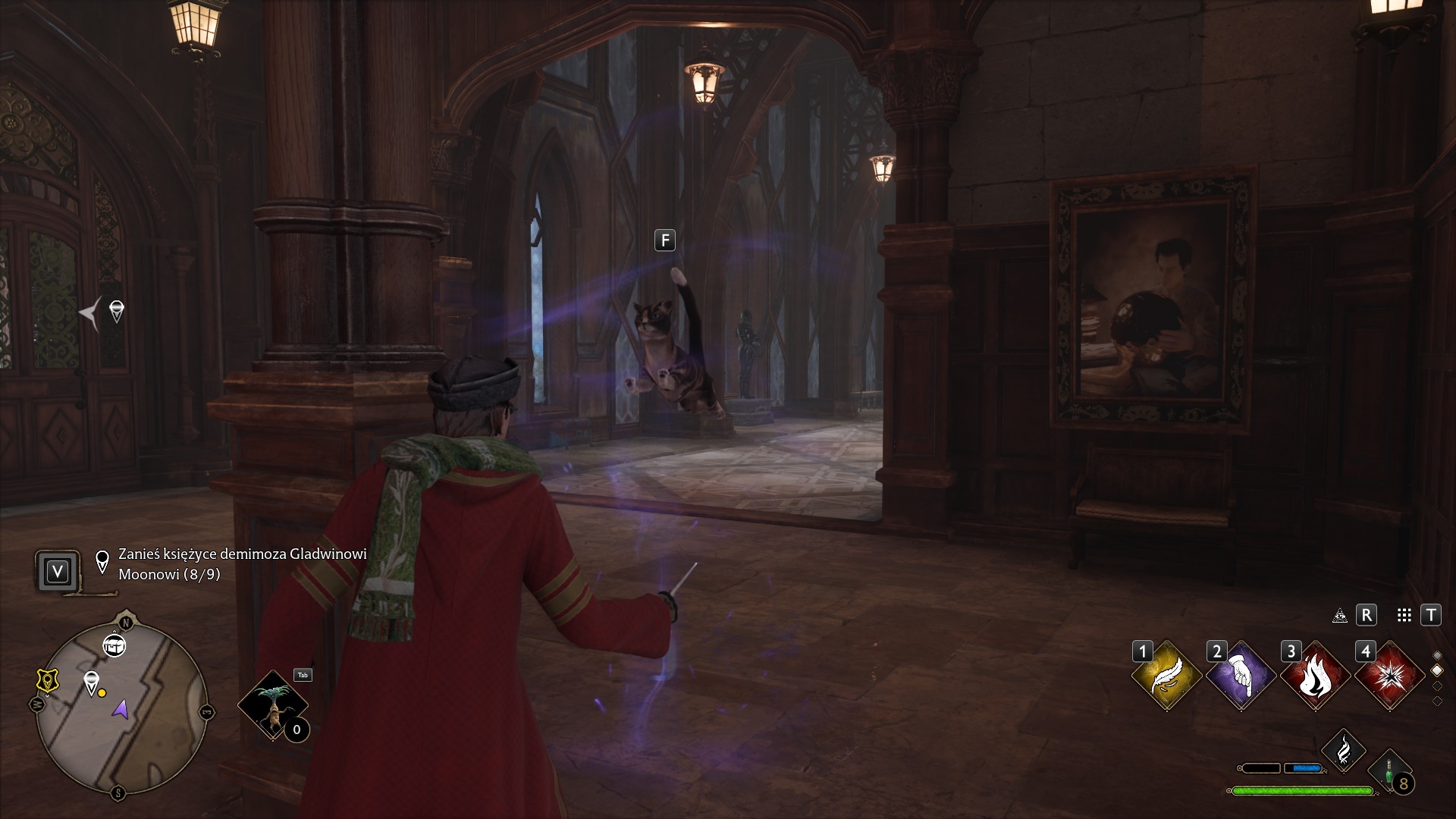
Task: Open the spell grid dots icon
Action: tap(1404, 616)
